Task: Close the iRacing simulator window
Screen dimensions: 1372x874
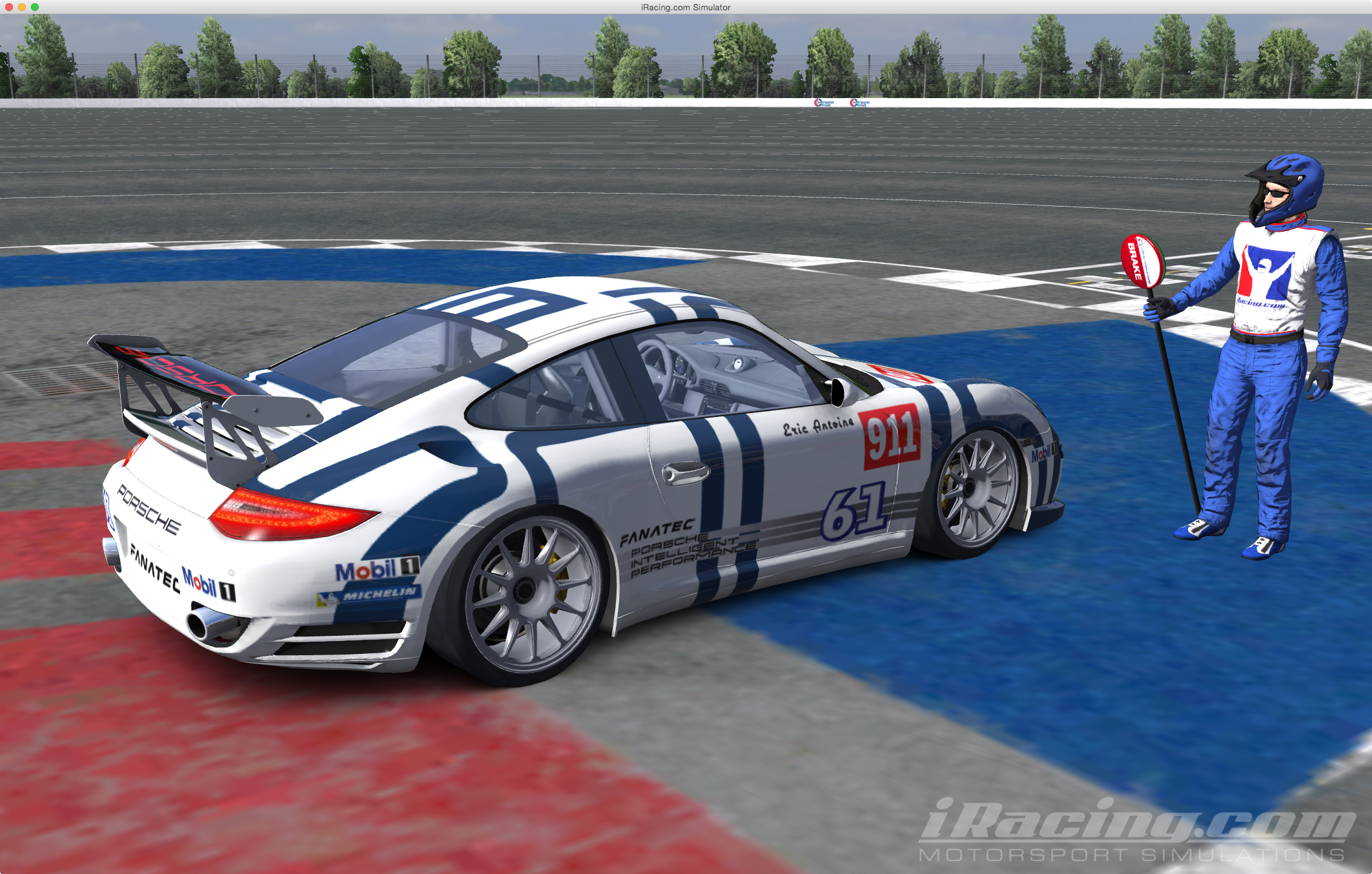Action: (9, 7)
